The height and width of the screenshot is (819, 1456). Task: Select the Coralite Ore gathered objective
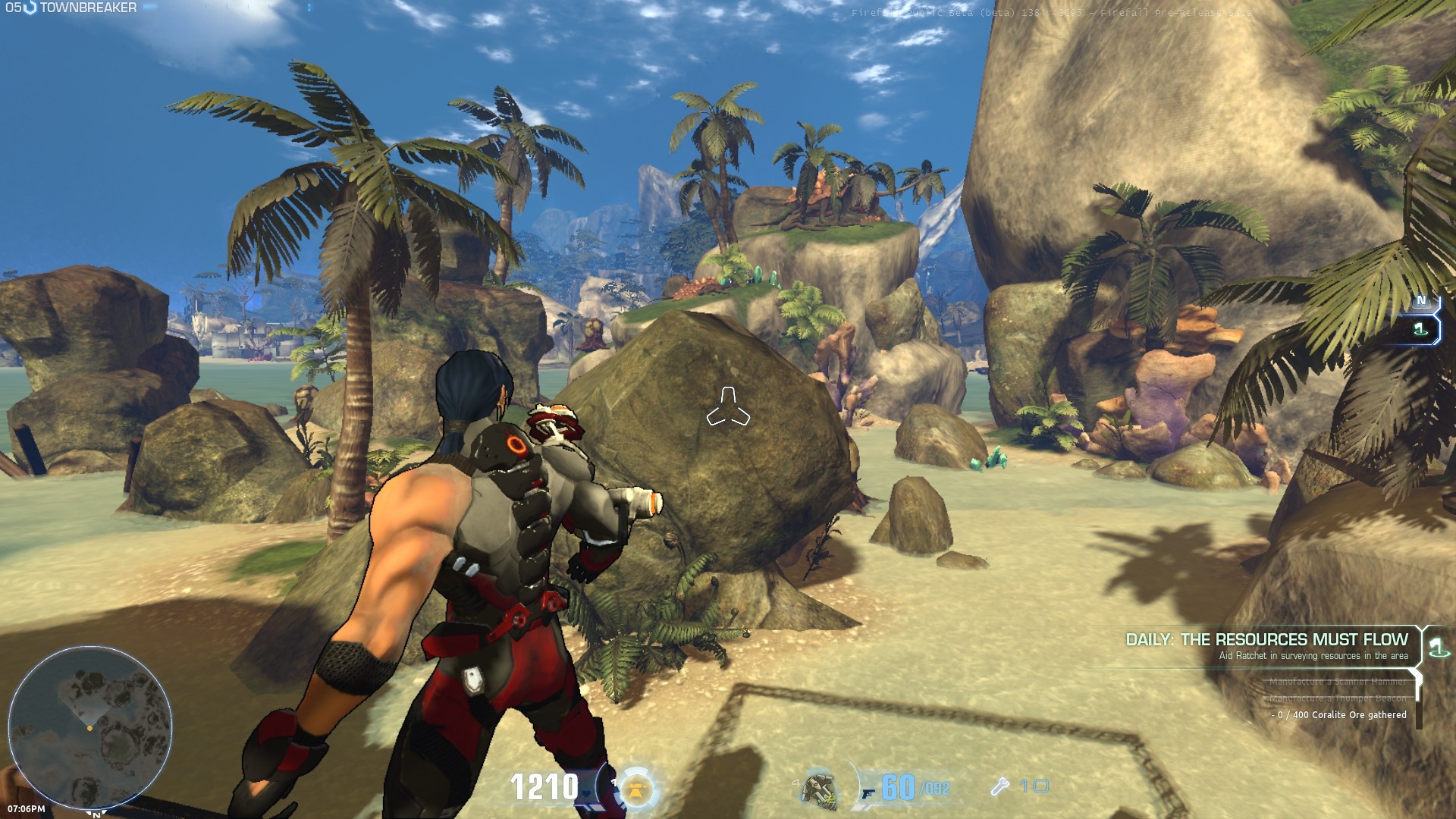pos(1341,715)
